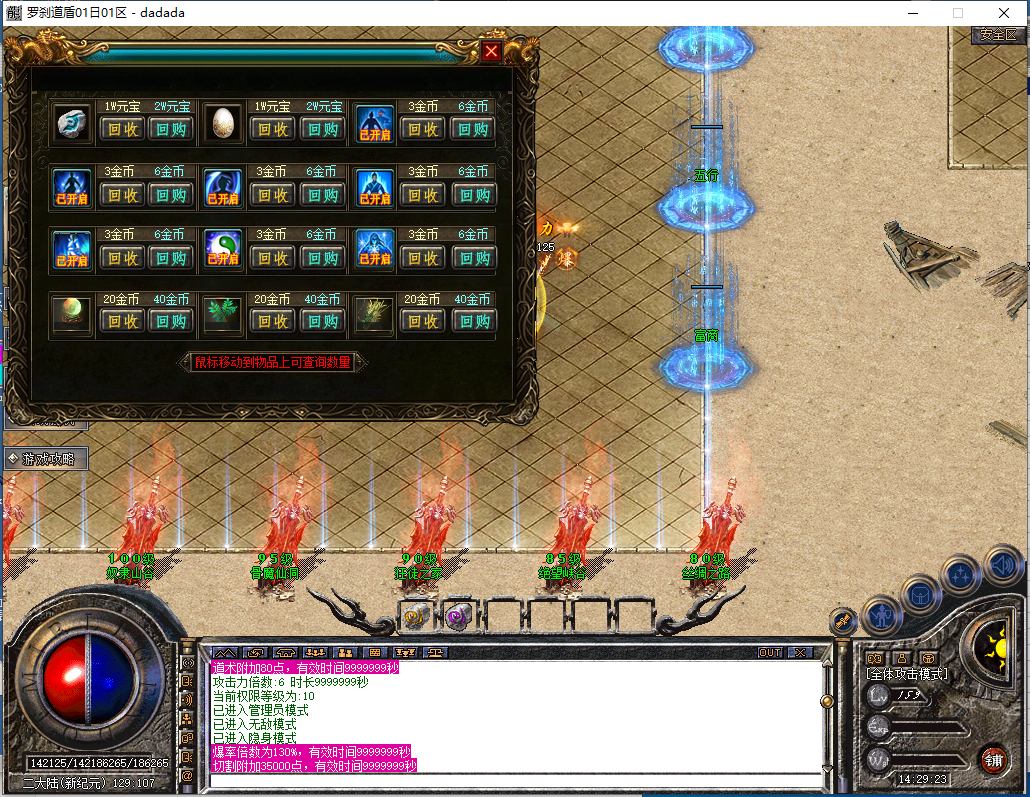The height and width of the screenshot is (797, 1030).
Task: Minimize the game window
Action: click(x=912, y=13)
